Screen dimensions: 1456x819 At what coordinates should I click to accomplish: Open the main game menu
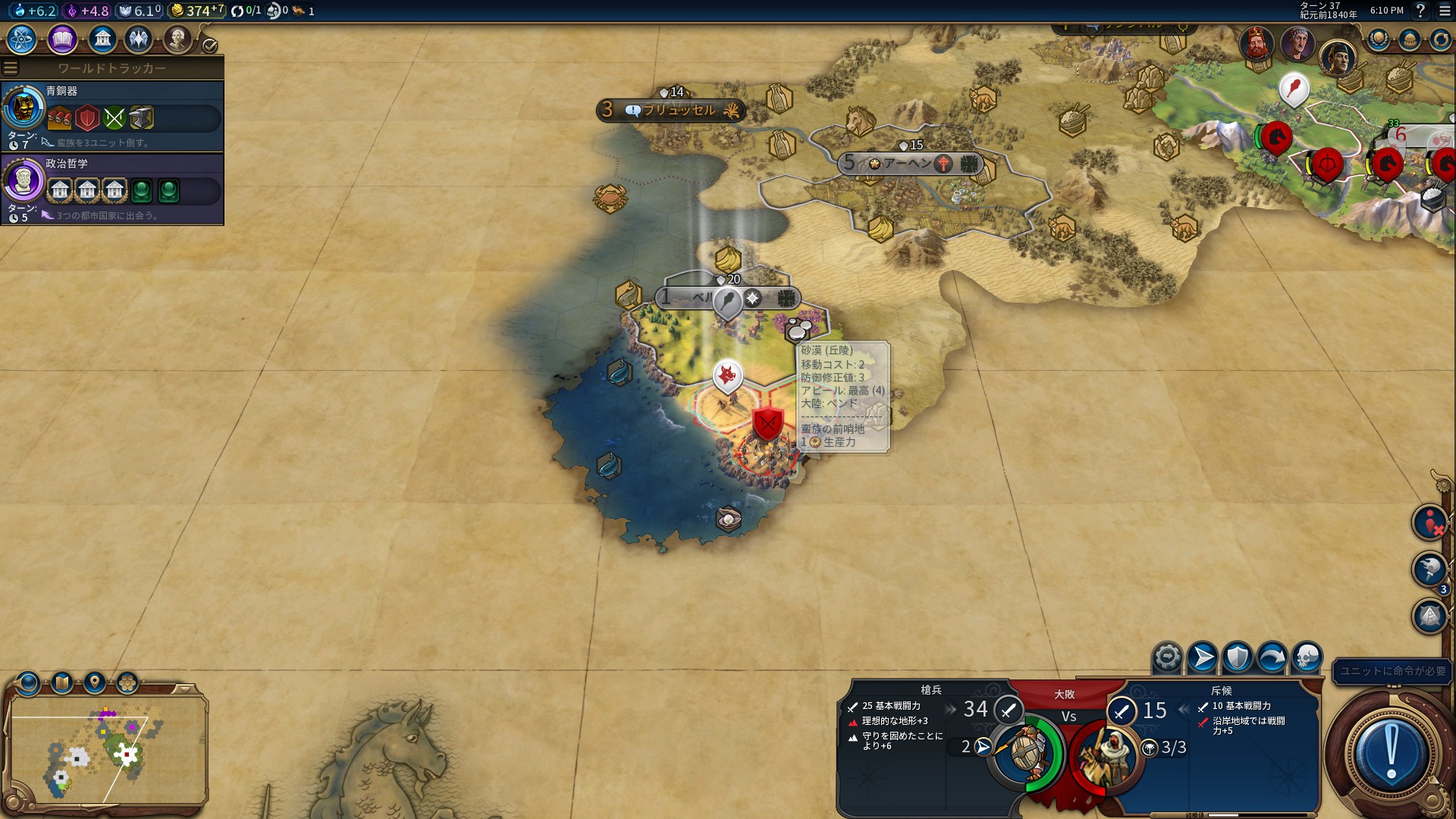click(x=1444, y=11)
